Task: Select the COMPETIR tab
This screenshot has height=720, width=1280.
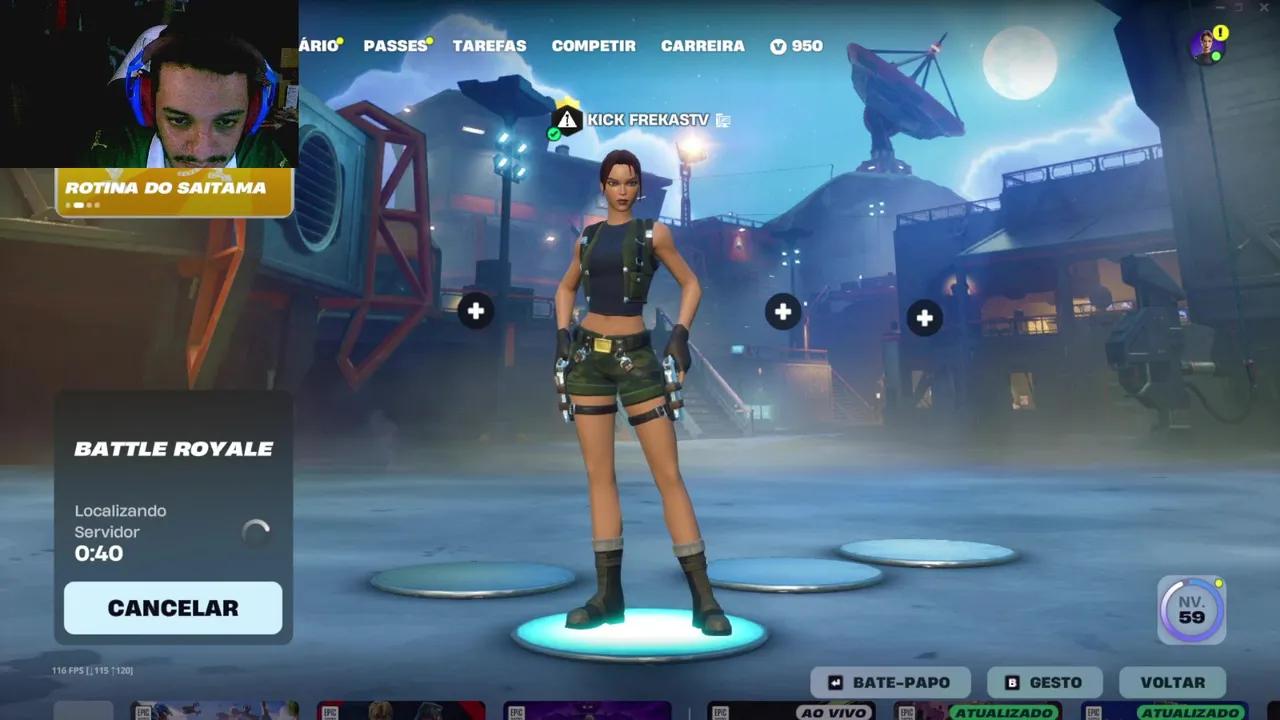Action: click(x=593, y=45)
